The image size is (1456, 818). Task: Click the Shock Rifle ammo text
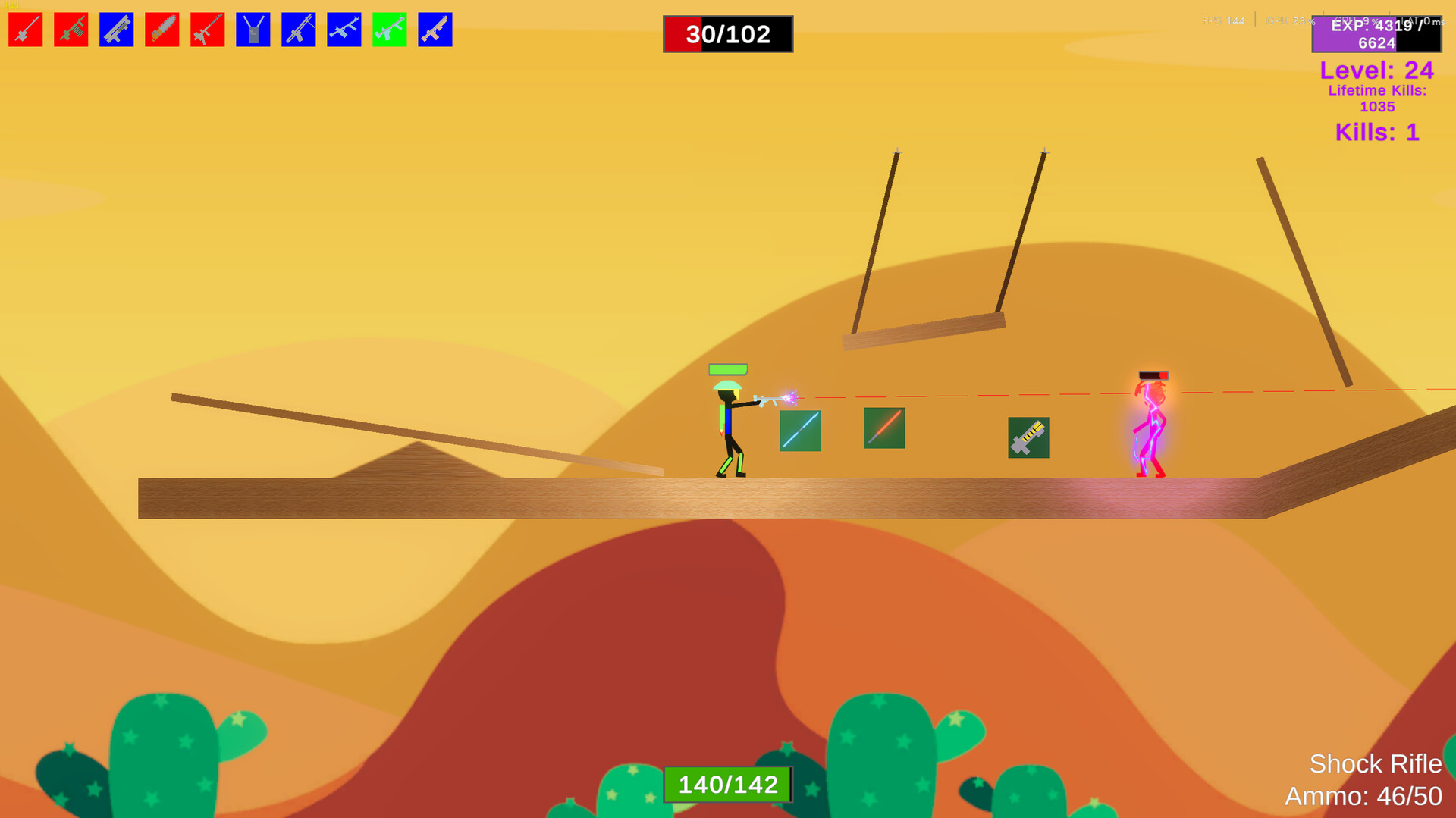[1365, 797]
